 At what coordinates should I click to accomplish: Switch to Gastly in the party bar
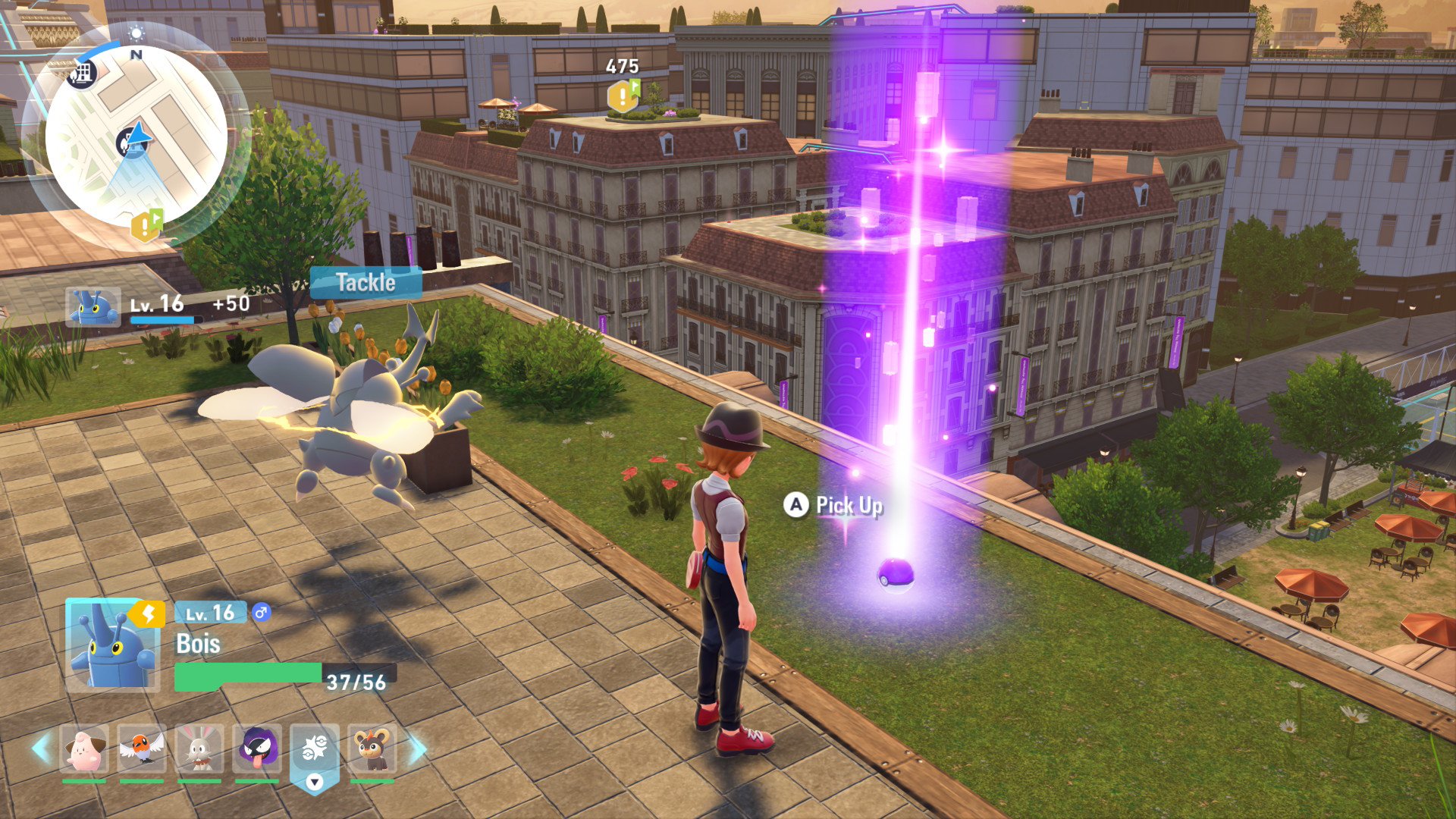pos(257,748)
